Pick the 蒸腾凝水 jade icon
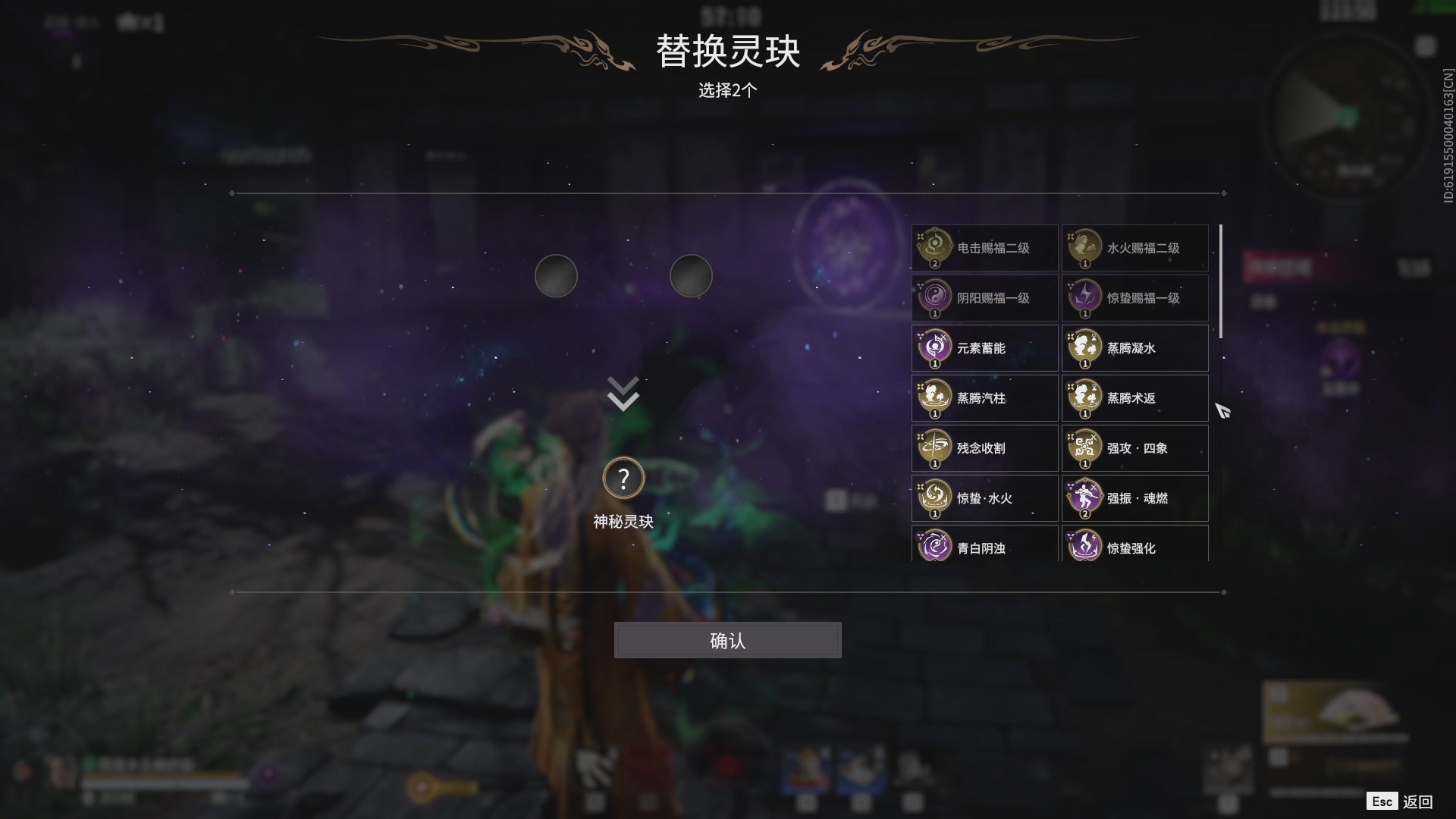Viewport: 1456px width, 819px height. (1086, 347)
